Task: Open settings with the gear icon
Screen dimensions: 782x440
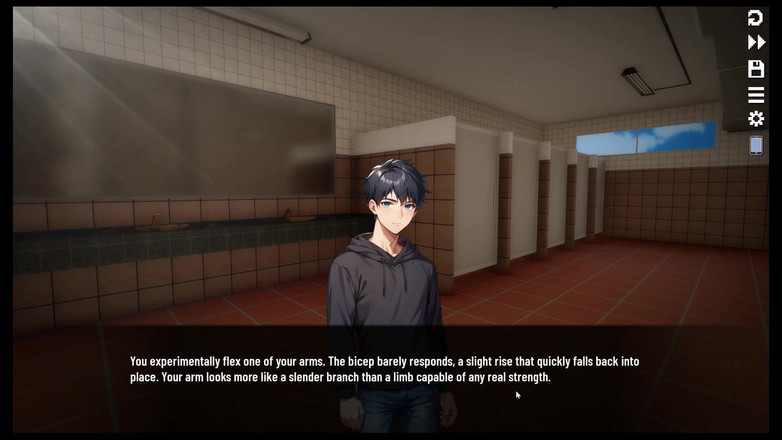Action: point(756,120)
